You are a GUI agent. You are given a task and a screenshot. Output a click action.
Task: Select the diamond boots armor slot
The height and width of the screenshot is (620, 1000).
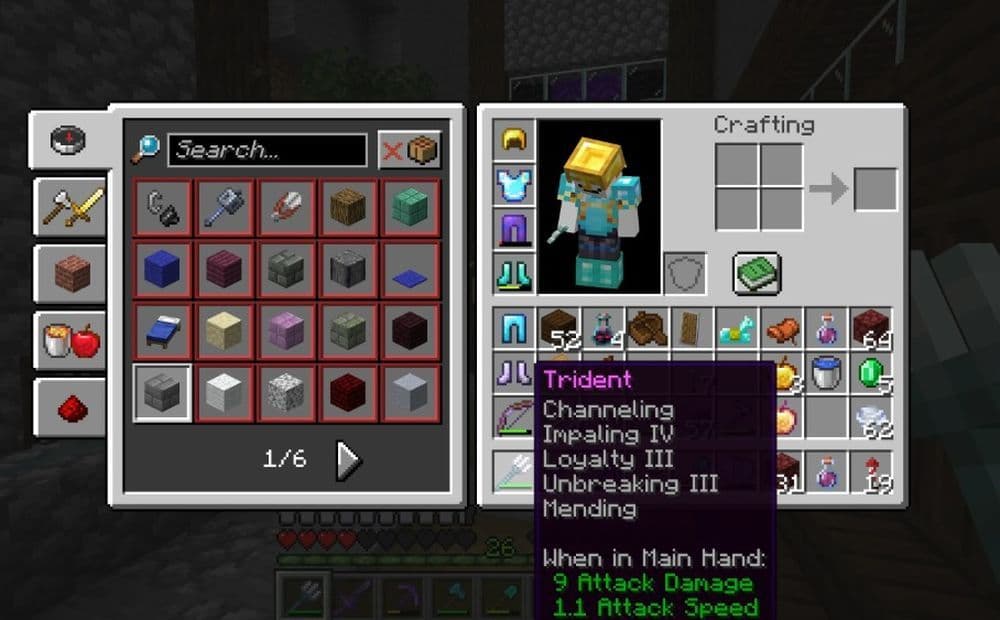(x=515, y=273)
